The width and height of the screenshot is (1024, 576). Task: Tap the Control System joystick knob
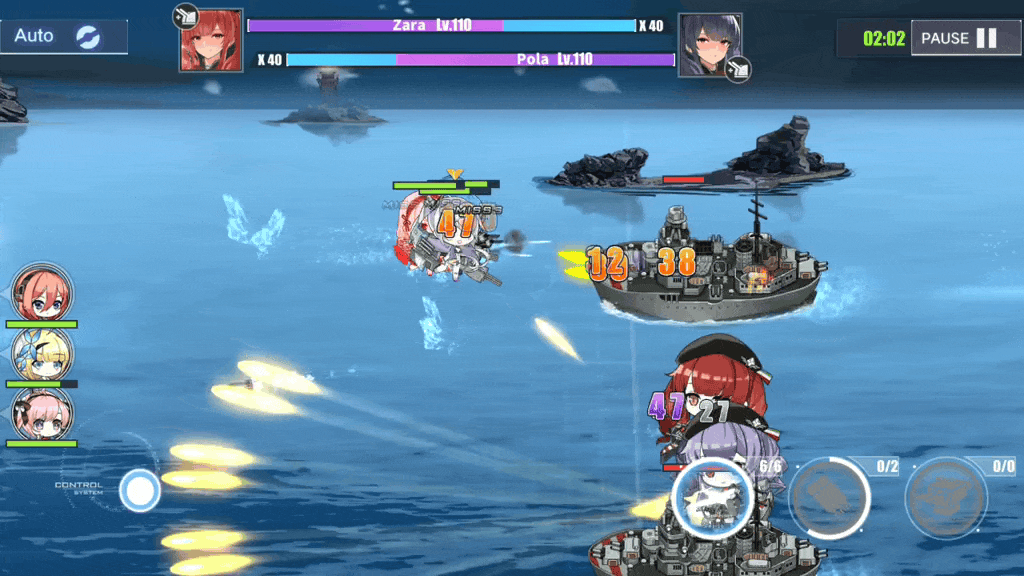click(x=140, y=491)
